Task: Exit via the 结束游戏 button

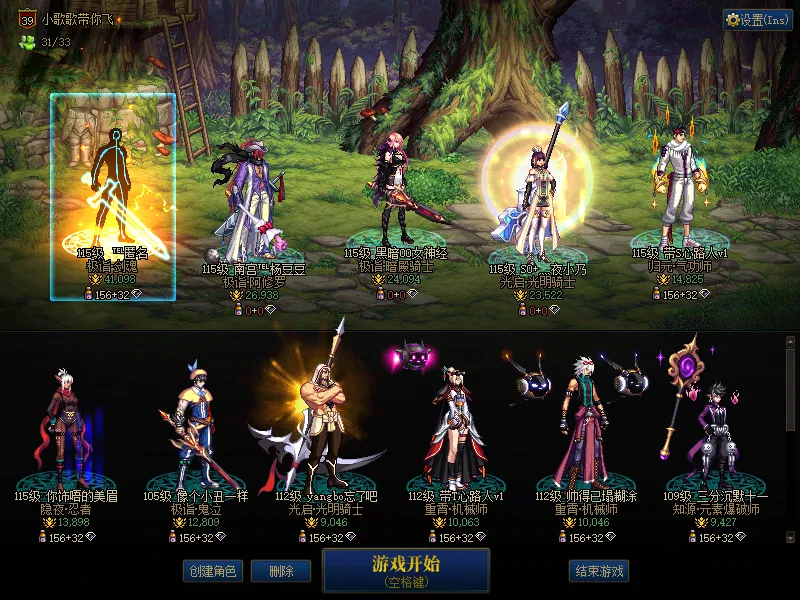Action: (x=599, y=571)
